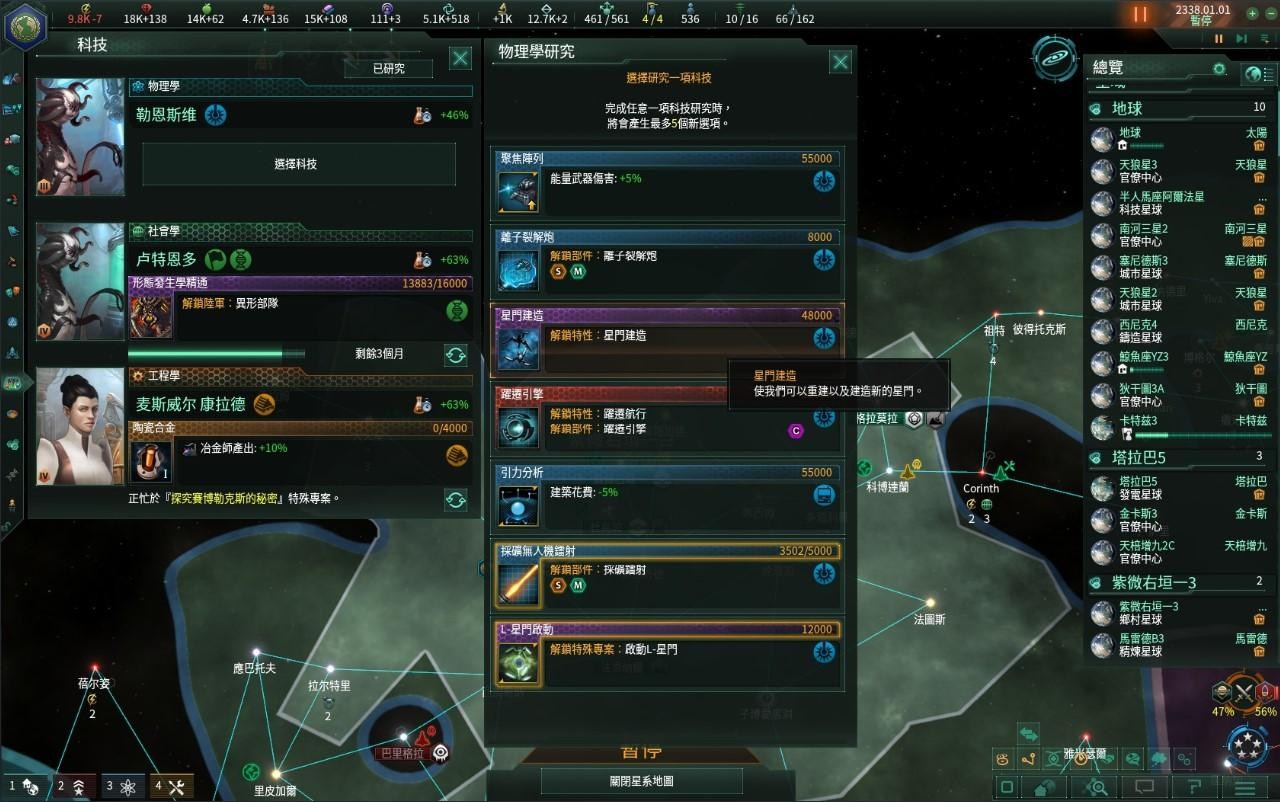Open the outliner settings gear
The height and width of the screenshot is (802, 1280).
coord(1219,69)
